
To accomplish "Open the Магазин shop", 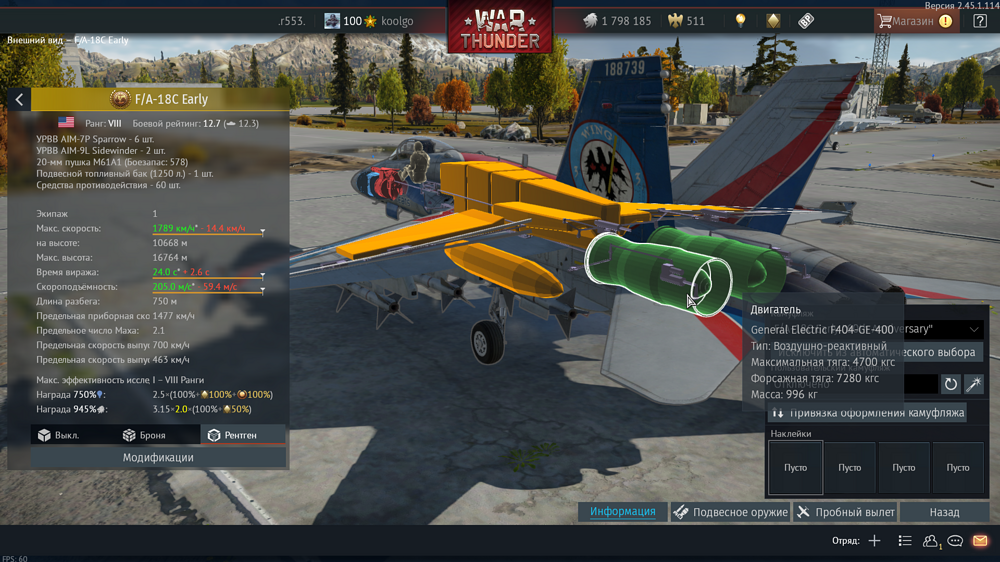I will (x=913, y=21).
